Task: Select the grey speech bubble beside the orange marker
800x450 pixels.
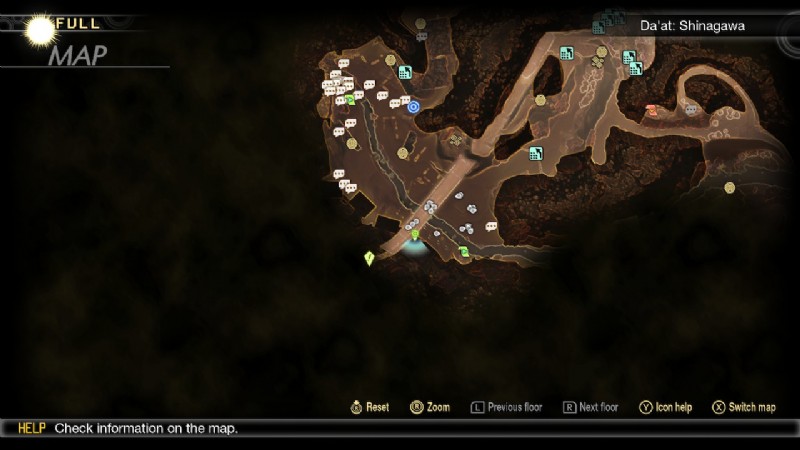Action: click(691, 109)
